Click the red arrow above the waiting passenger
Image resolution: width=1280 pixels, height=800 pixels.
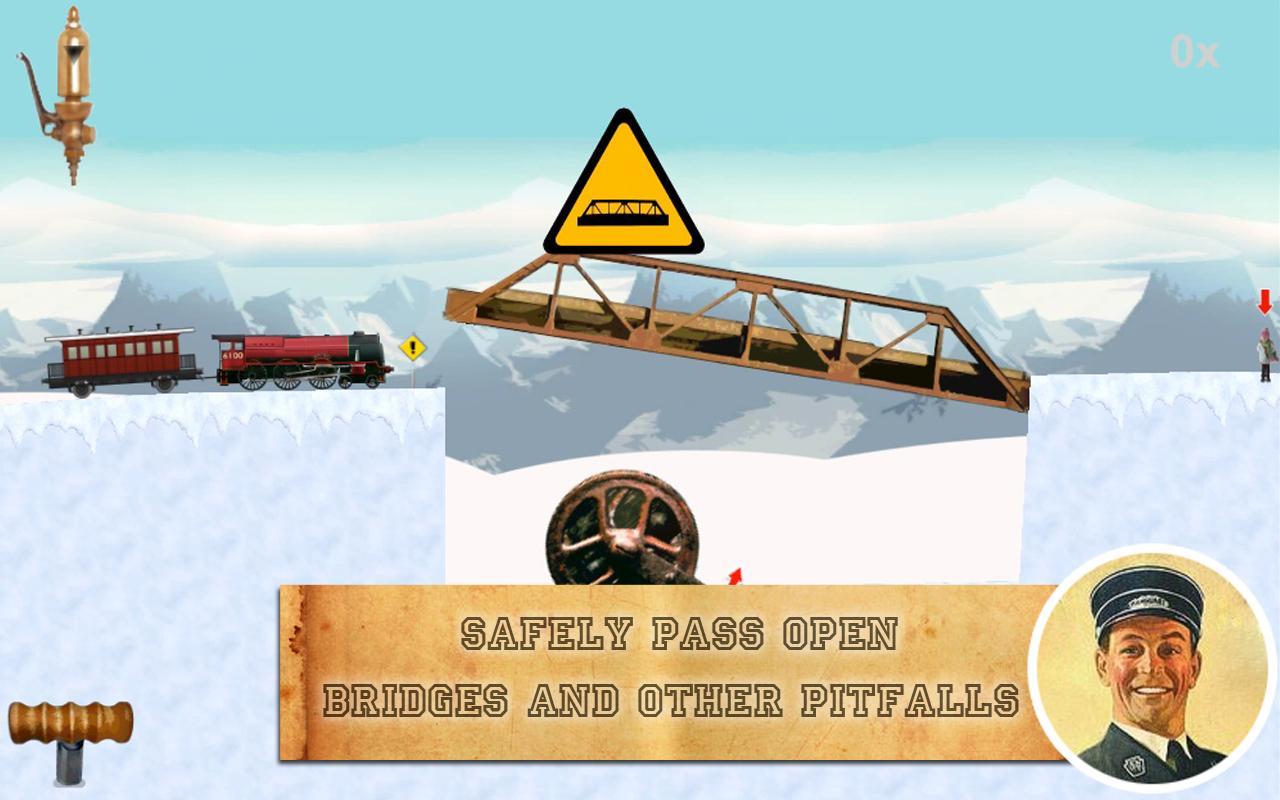(1263, 303)
